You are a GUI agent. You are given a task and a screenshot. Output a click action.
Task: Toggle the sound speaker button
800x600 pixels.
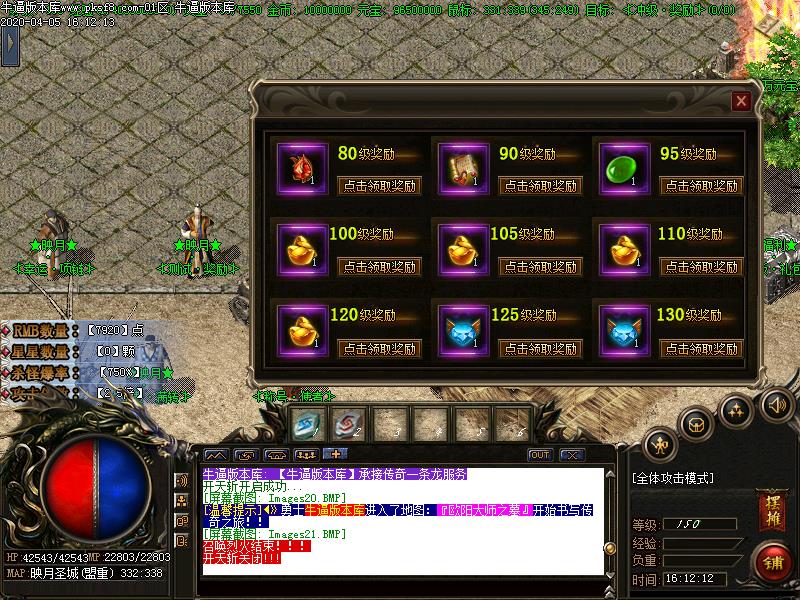(775, 406)
